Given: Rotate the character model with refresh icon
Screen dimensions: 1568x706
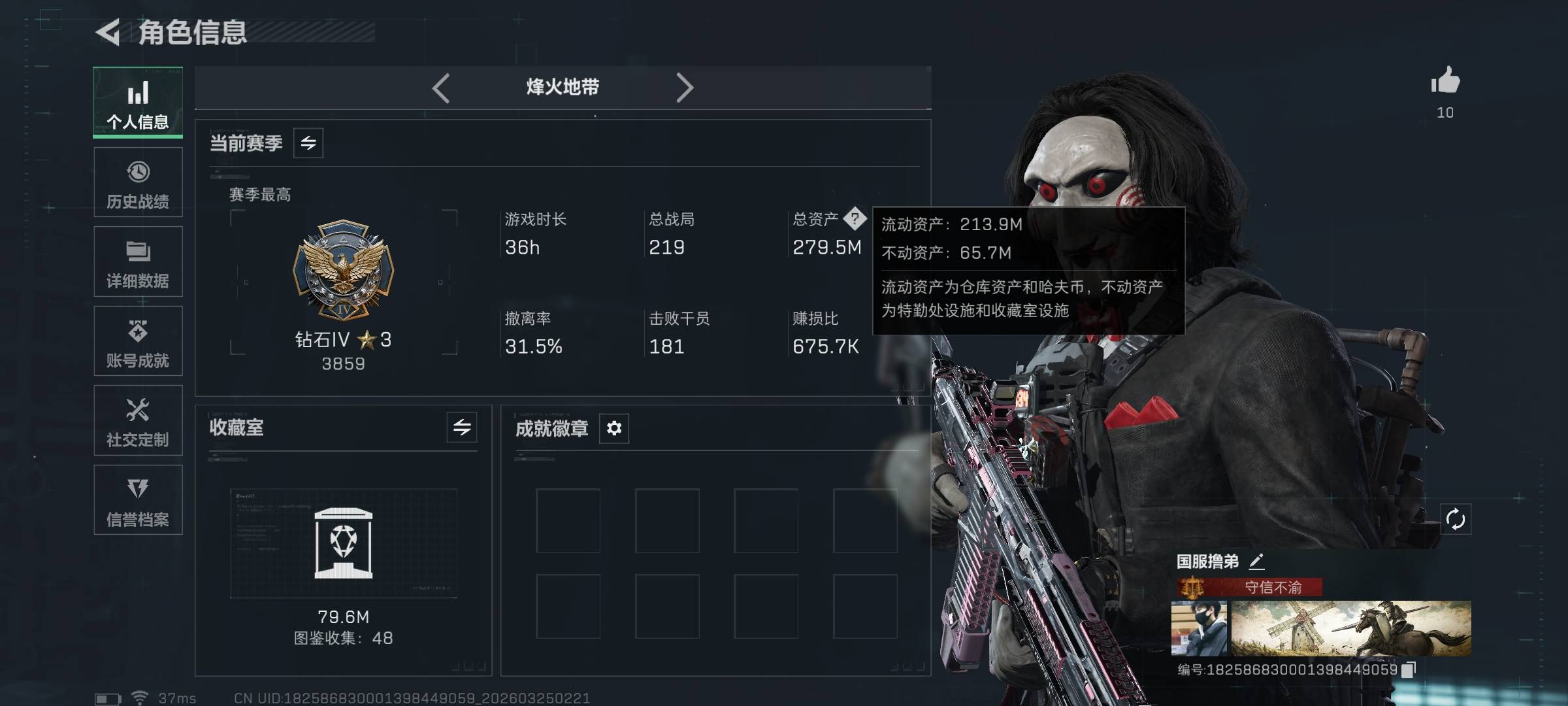Looking at the screenshot, I should 1456,520.
